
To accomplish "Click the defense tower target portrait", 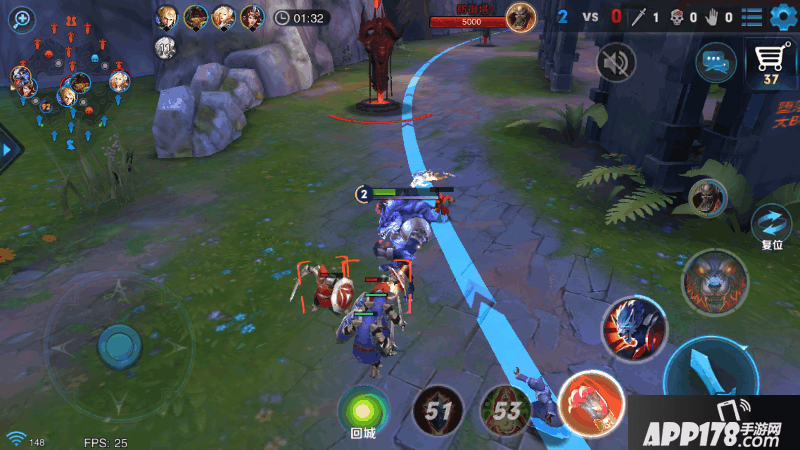I will [520, 16].
